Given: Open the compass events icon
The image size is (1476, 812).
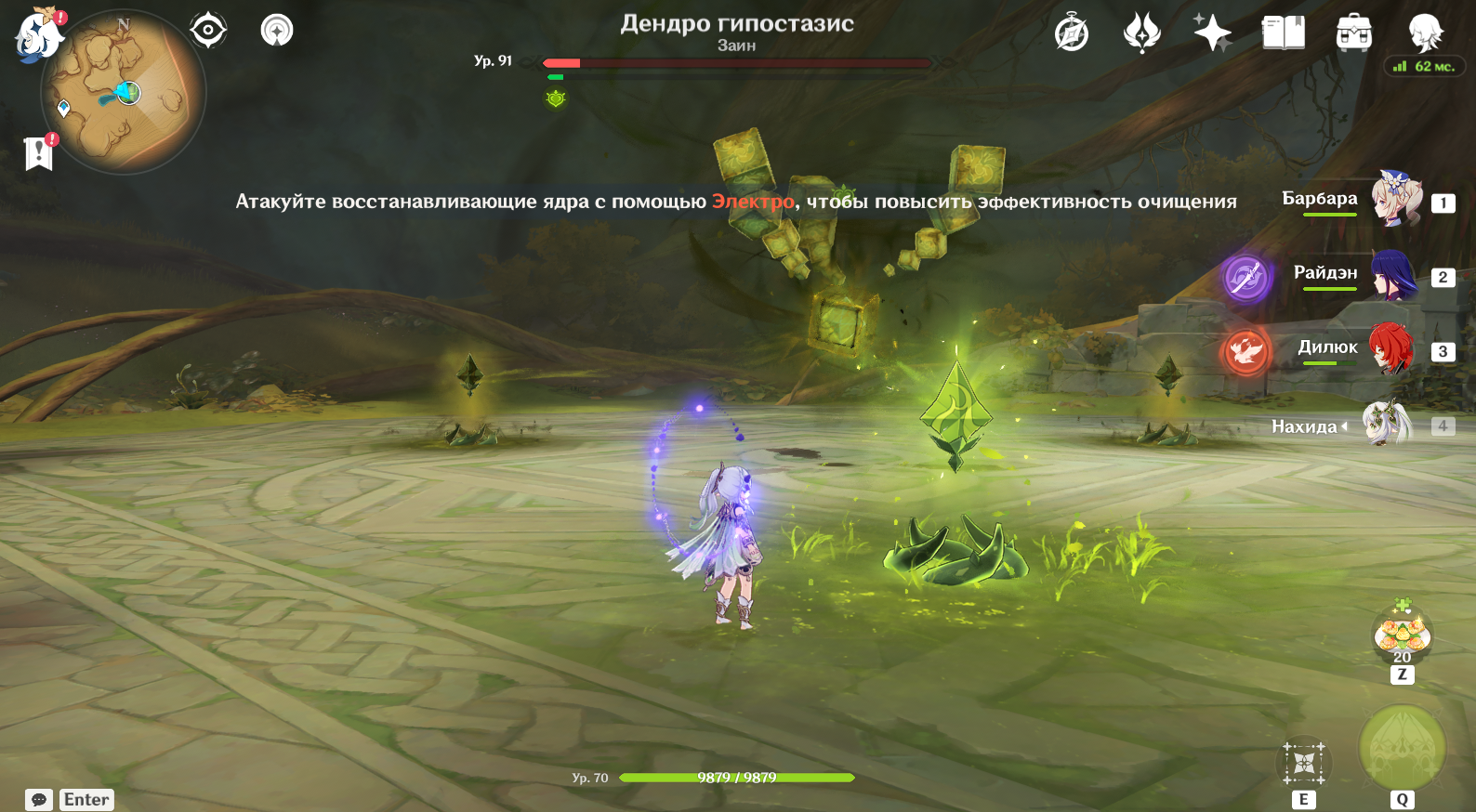Looking at the screenshot, I should [1072, 33].
